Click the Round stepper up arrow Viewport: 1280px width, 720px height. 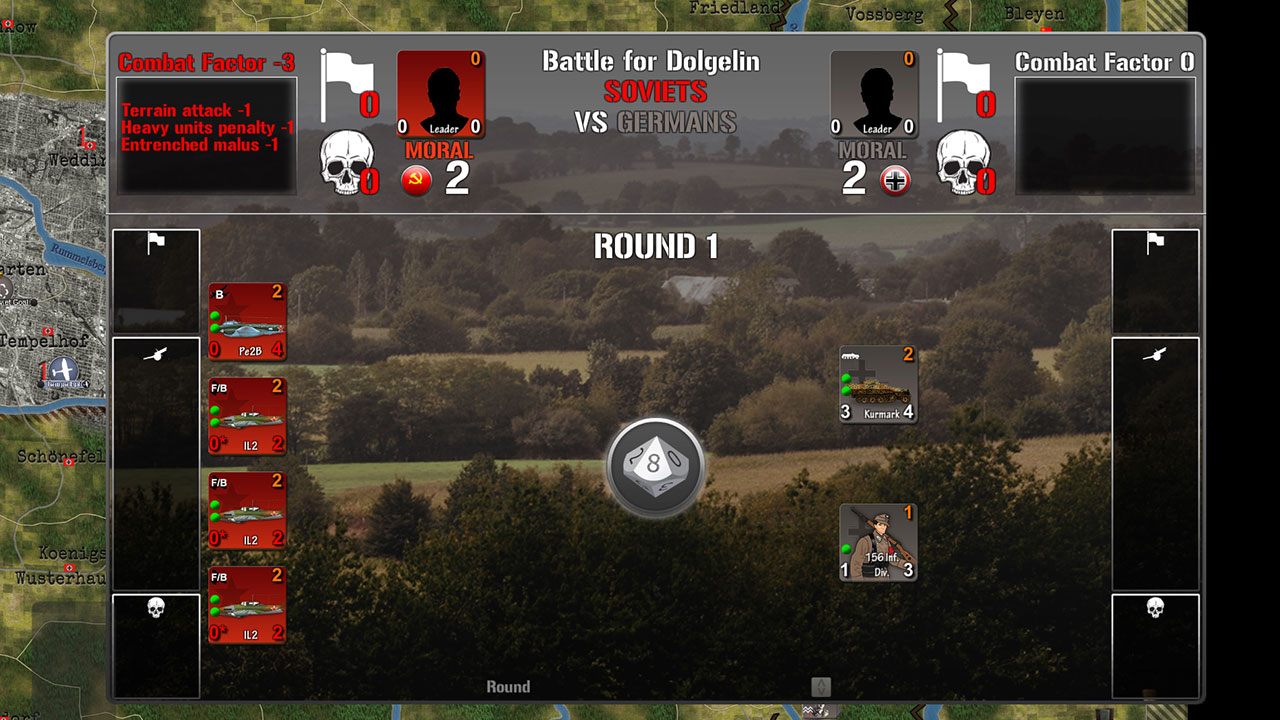822,683
